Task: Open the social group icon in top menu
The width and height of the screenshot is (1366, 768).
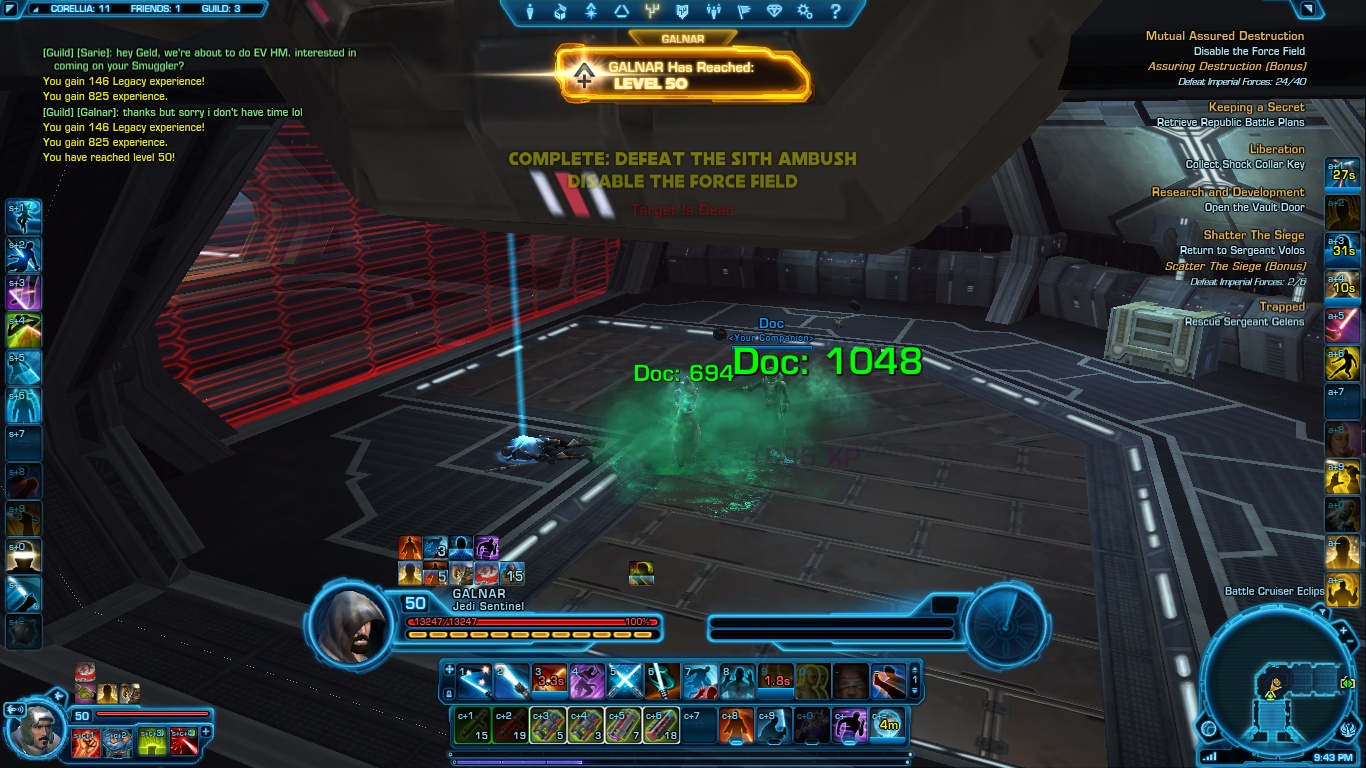Action: (714, 13)
